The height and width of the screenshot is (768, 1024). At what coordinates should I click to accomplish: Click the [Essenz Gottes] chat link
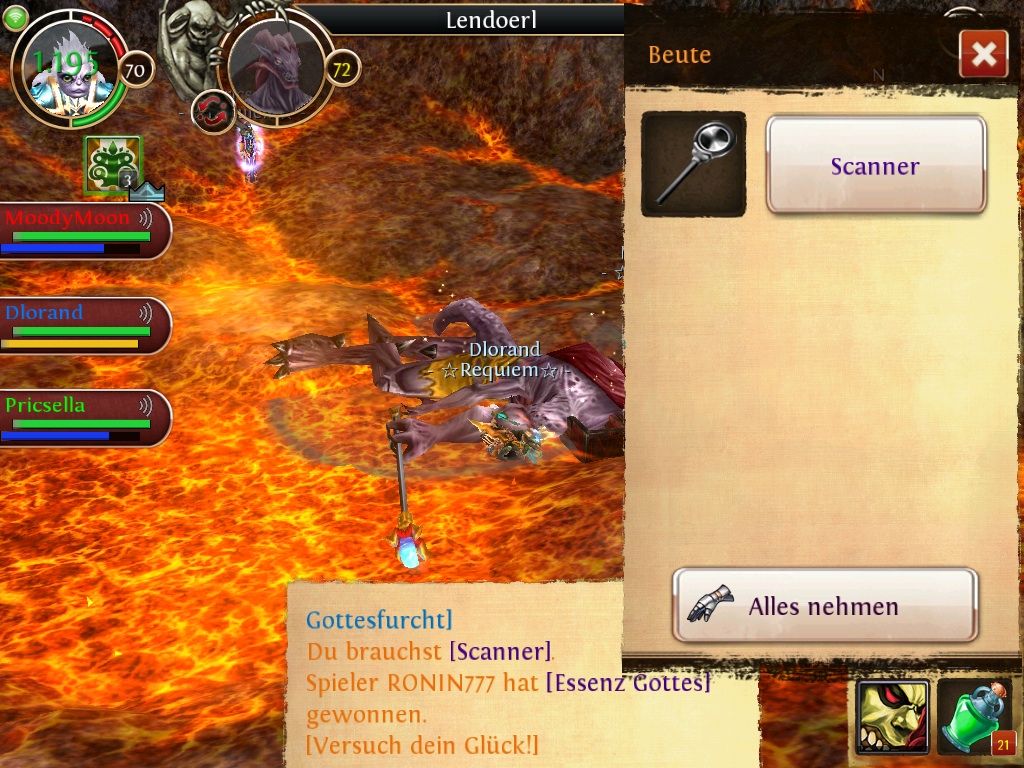click(x=628, y=684)
